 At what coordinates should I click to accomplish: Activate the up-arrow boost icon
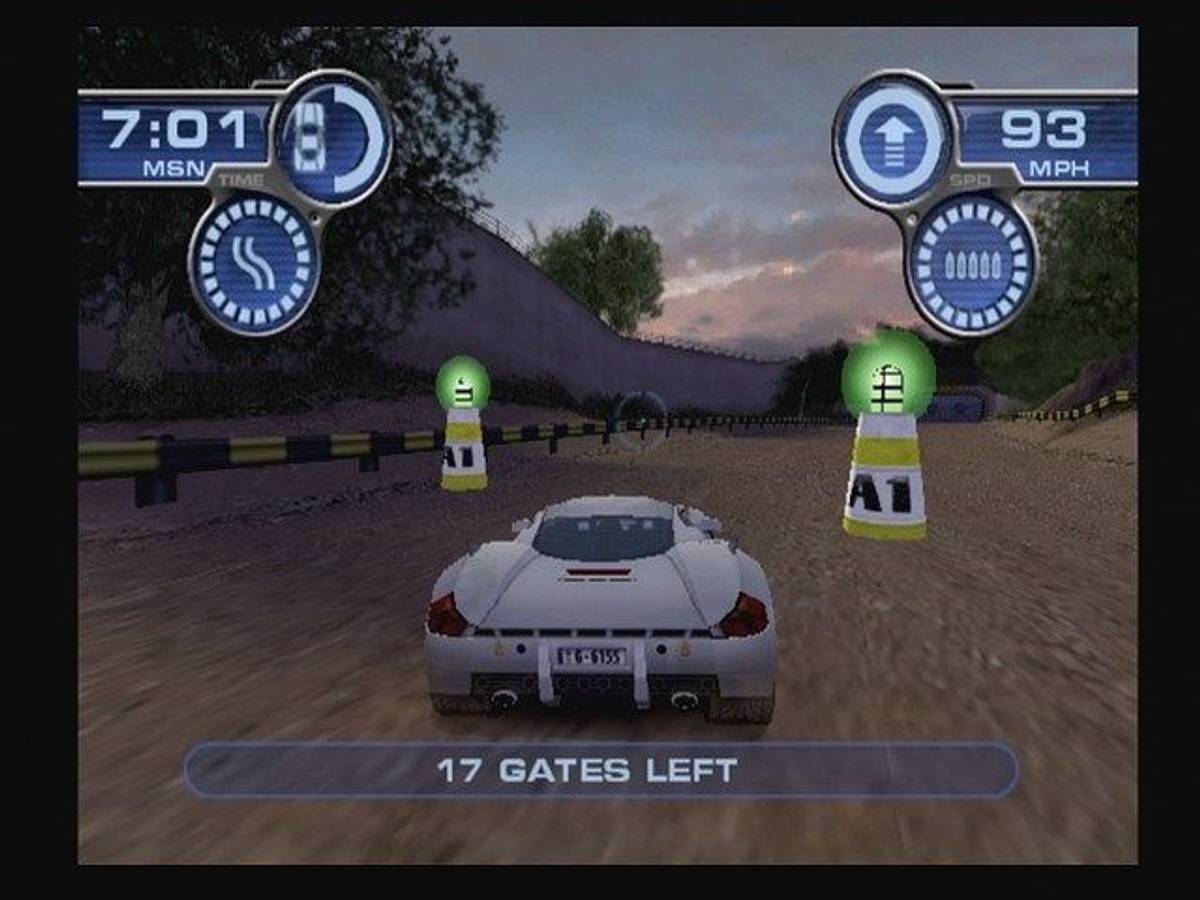pos(895,138)
